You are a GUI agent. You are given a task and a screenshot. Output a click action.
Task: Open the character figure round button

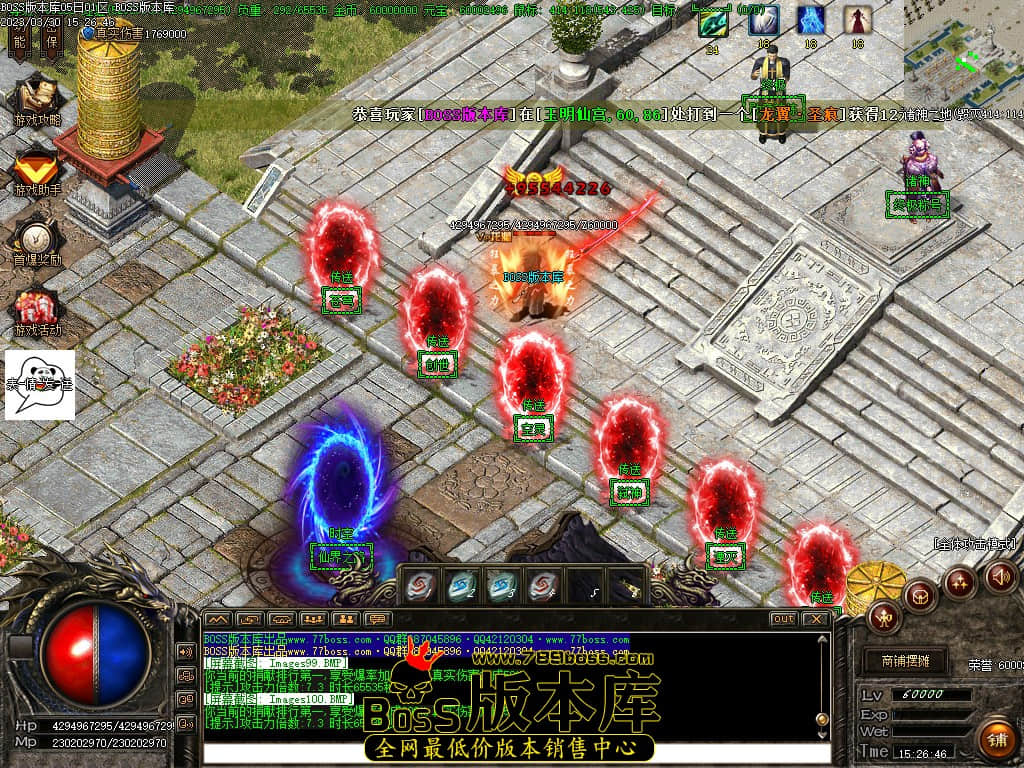pos(884,617)
